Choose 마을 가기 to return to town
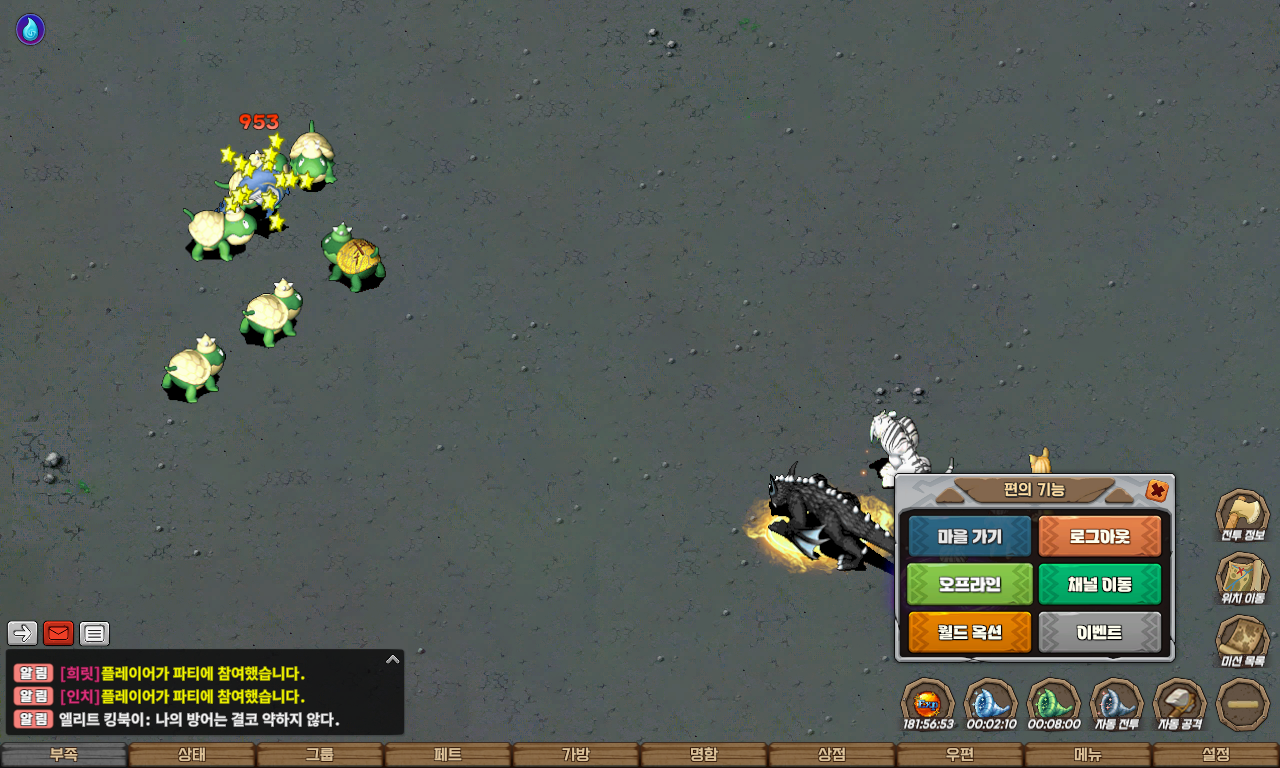The height and width of the screenshot is (768, 1280). 969,536
